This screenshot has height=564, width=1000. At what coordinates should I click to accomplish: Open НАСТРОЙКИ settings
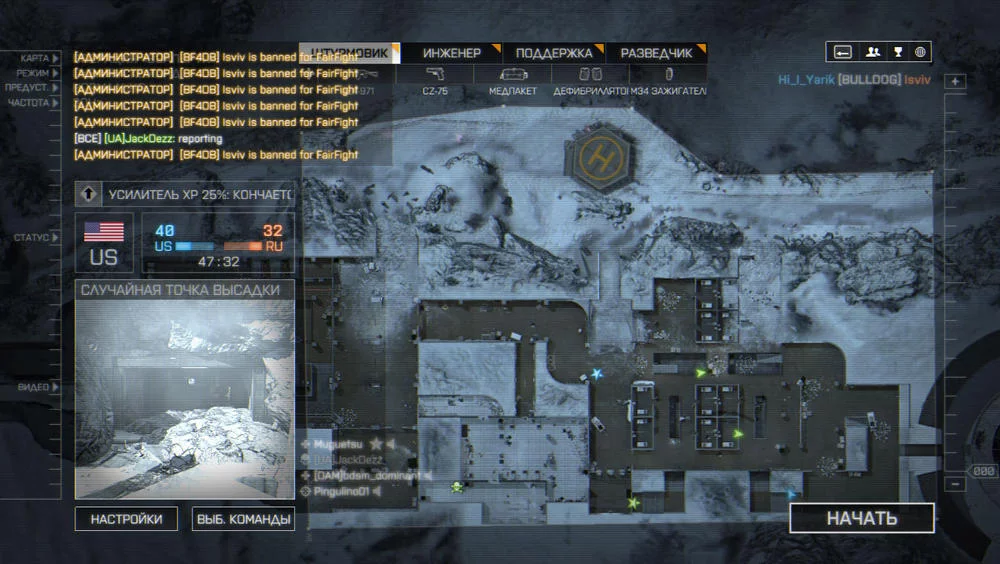point(126,519)
